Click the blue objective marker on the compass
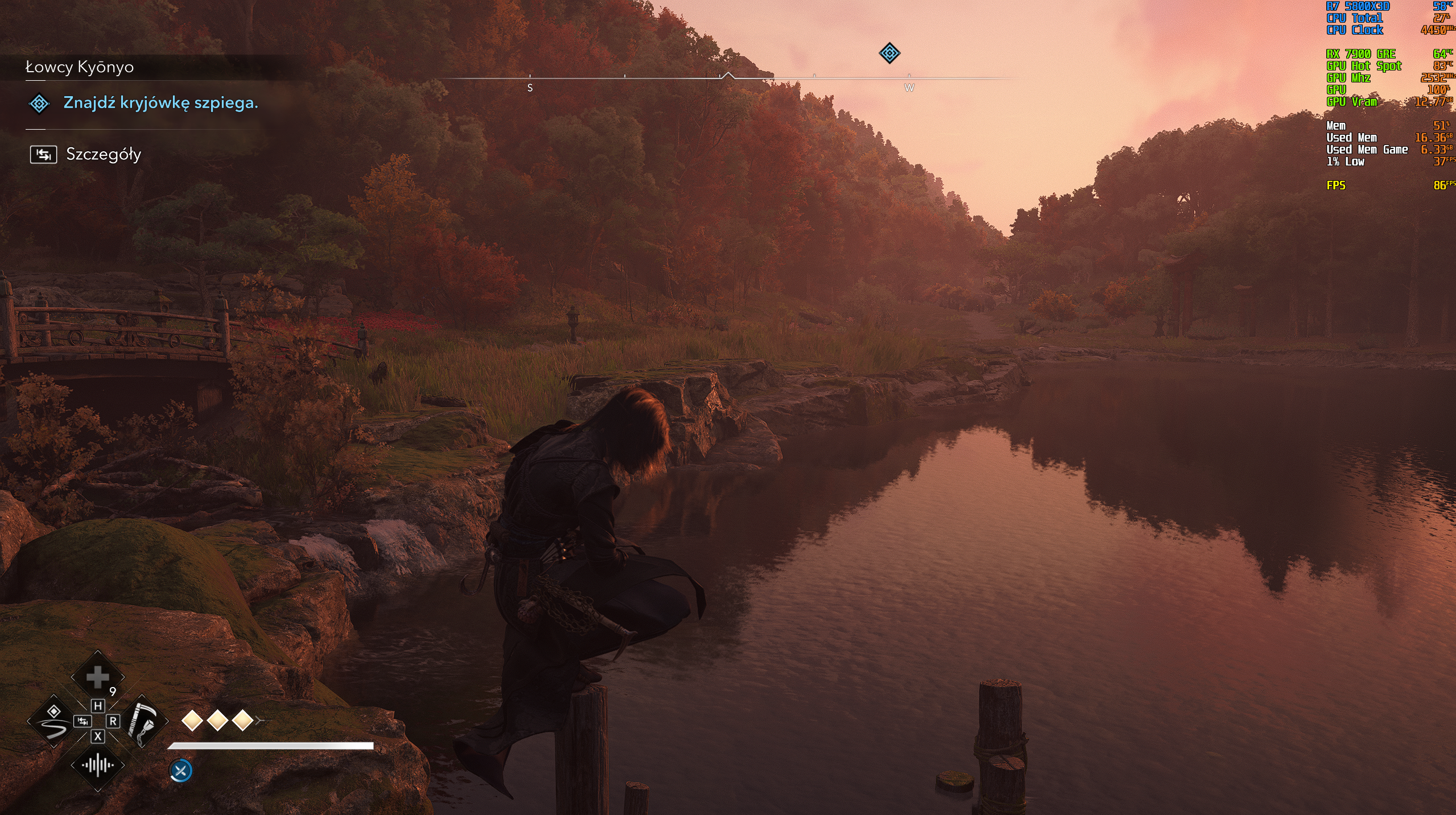1456x815 pixels. point(889,53)
